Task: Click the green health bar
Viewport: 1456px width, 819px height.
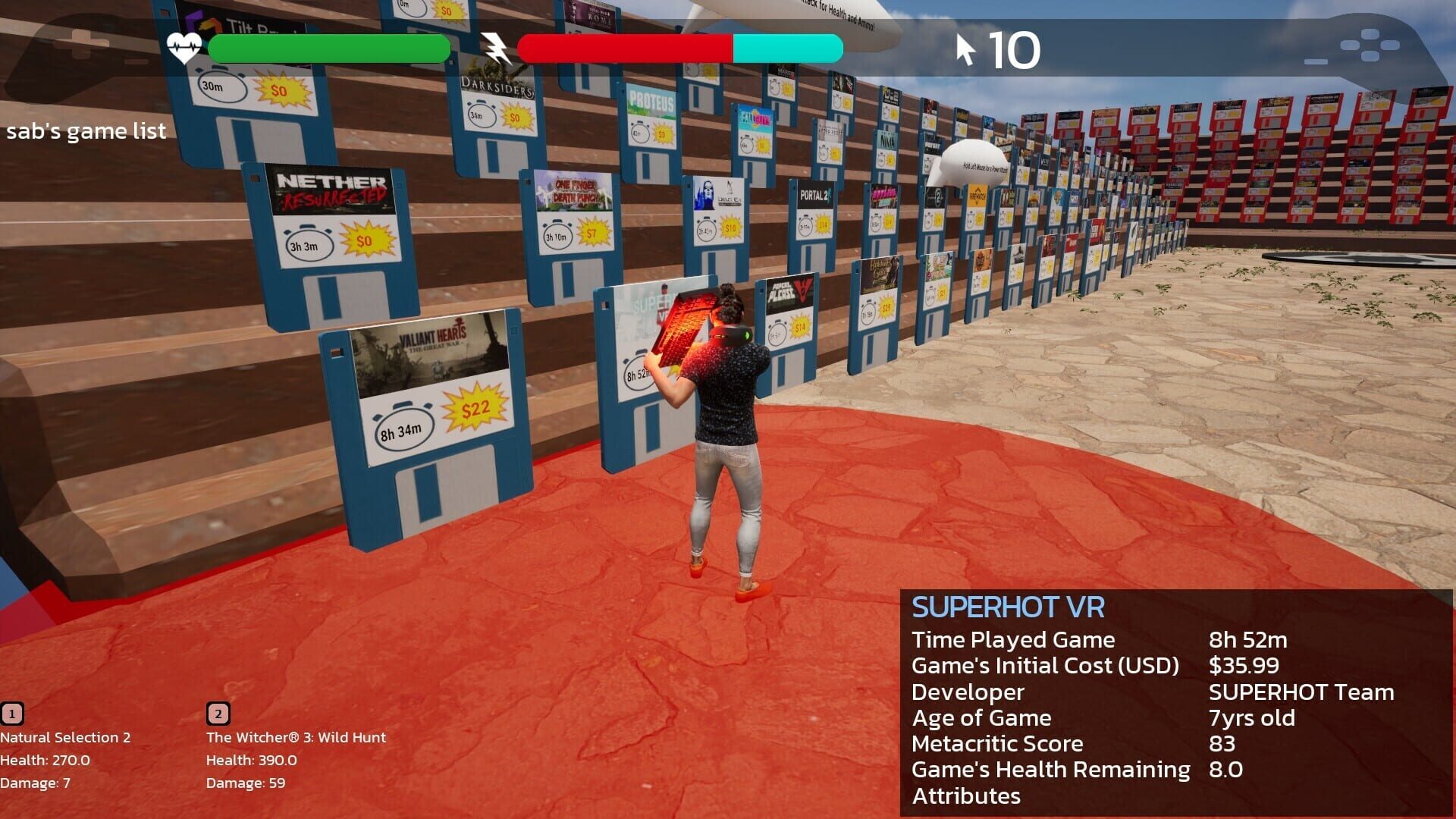Action: [x=326, y=48]
